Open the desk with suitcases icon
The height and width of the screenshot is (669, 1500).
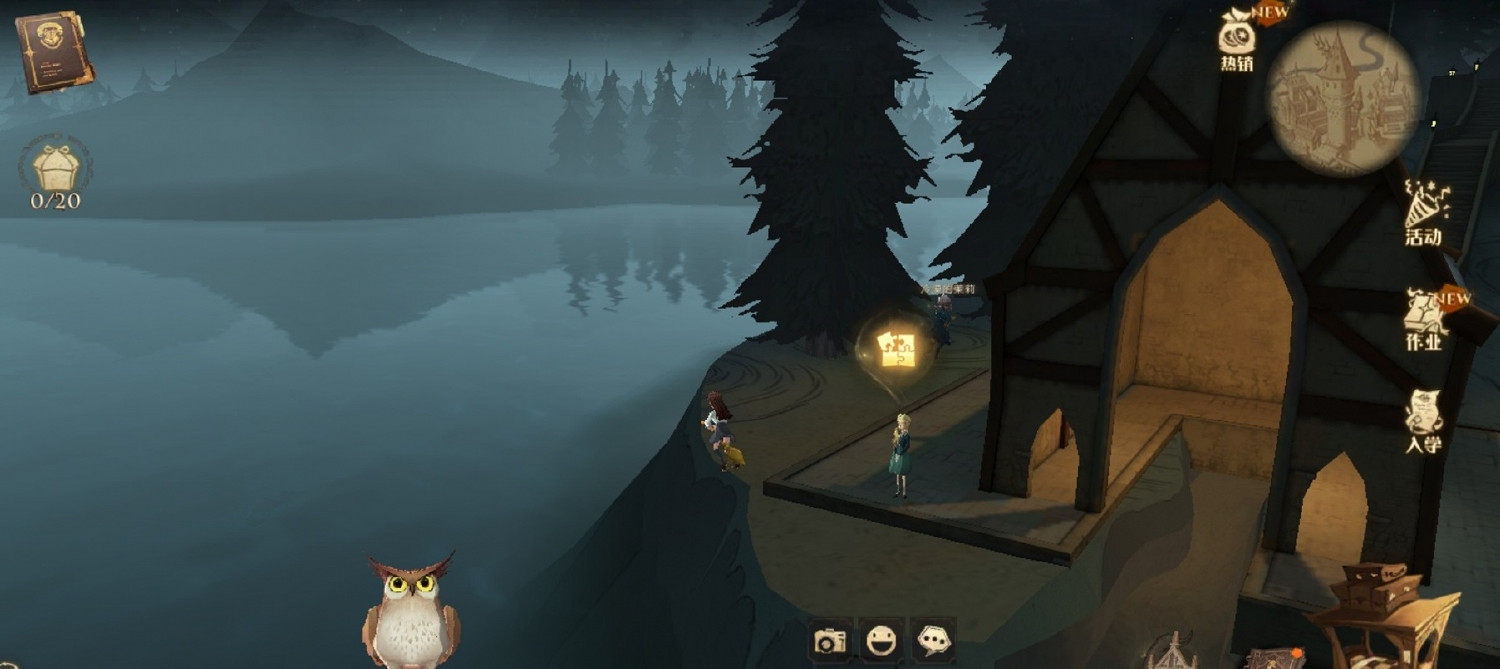point(1383,612)
